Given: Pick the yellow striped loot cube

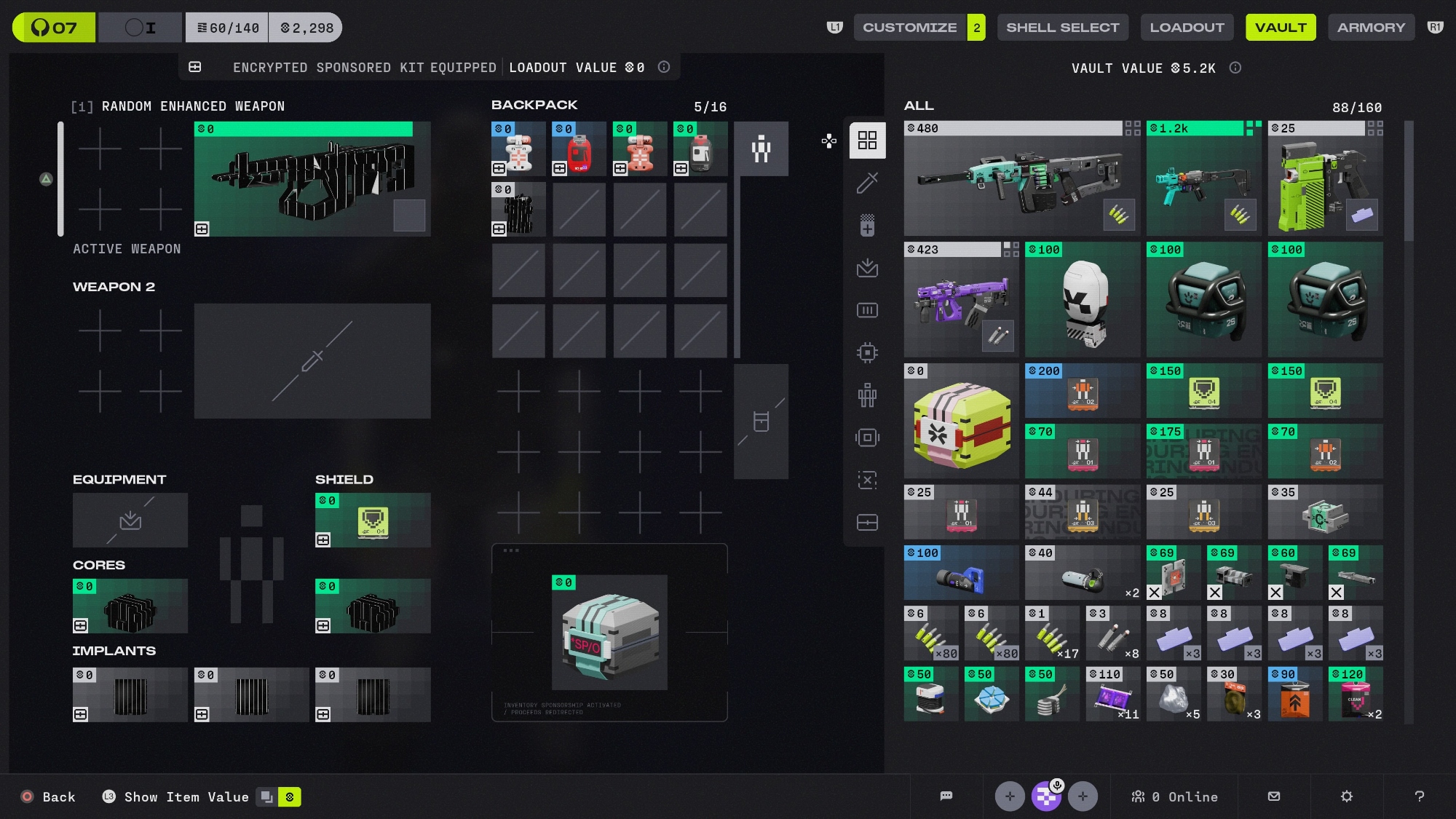Looking at the screenshot, I should coord(961,422).
